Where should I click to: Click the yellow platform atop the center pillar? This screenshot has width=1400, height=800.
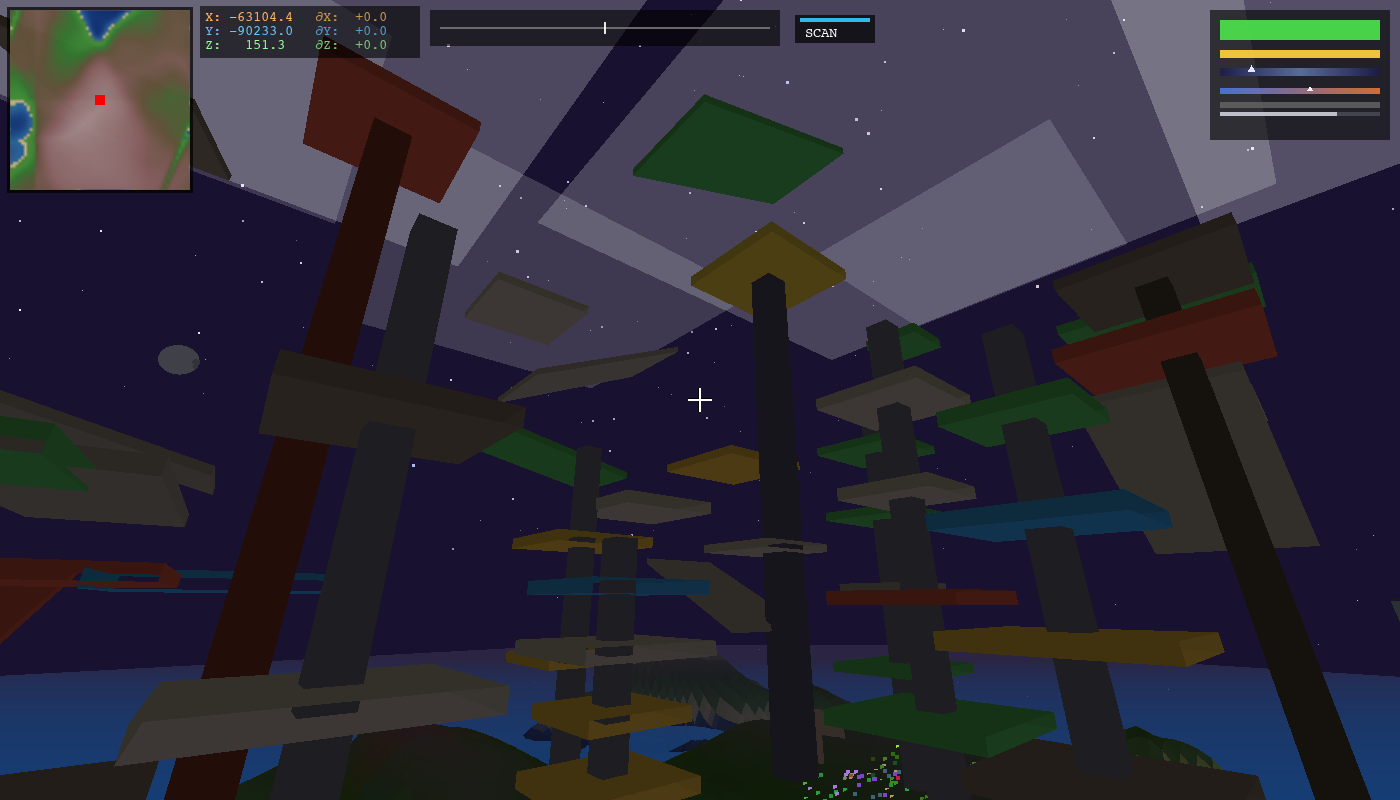pyautogui.click(x=770, y=260)
